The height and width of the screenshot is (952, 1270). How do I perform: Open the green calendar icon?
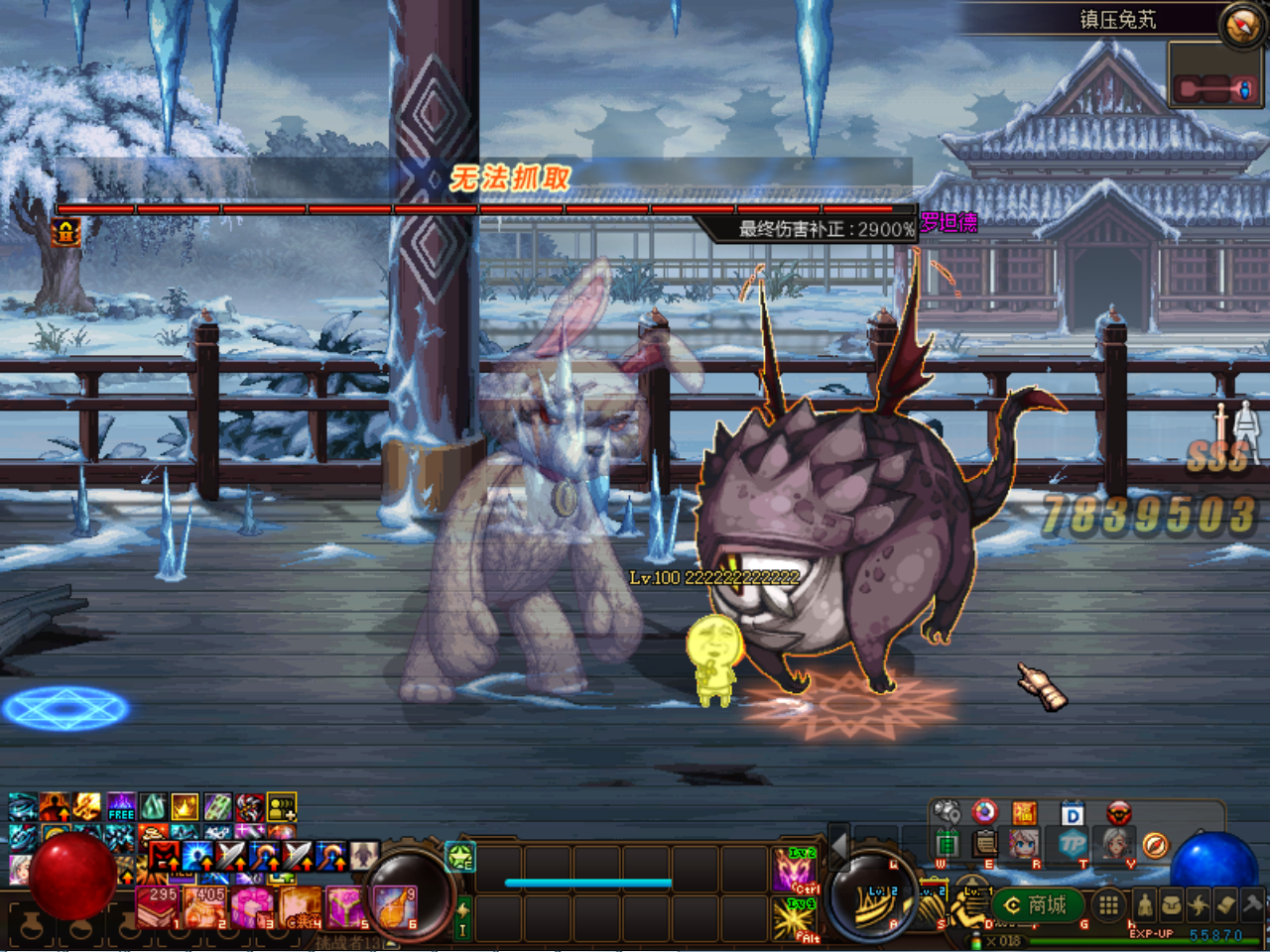(948, 845)
